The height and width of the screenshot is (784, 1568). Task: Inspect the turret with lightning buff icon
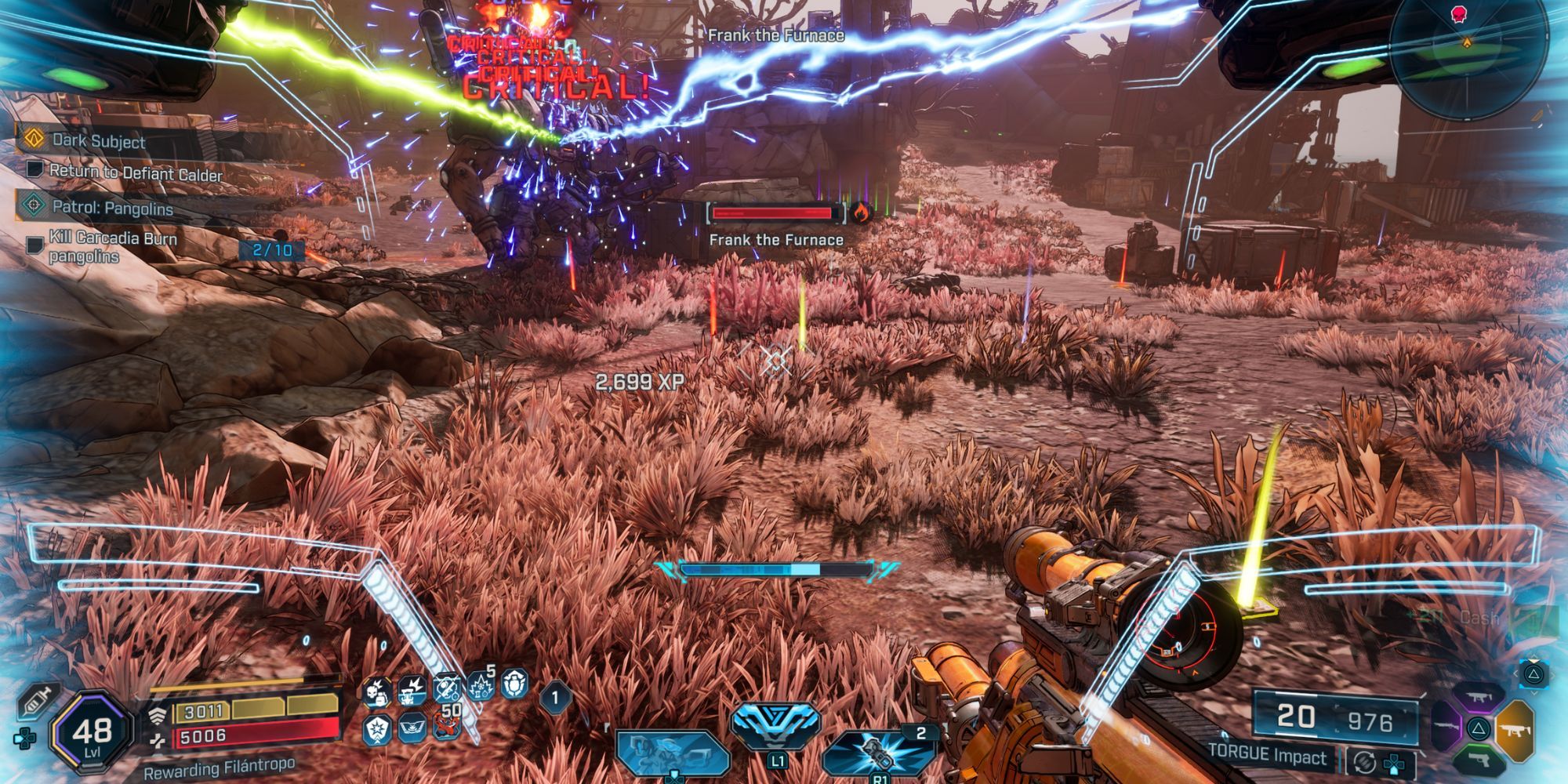pos(412,691)
